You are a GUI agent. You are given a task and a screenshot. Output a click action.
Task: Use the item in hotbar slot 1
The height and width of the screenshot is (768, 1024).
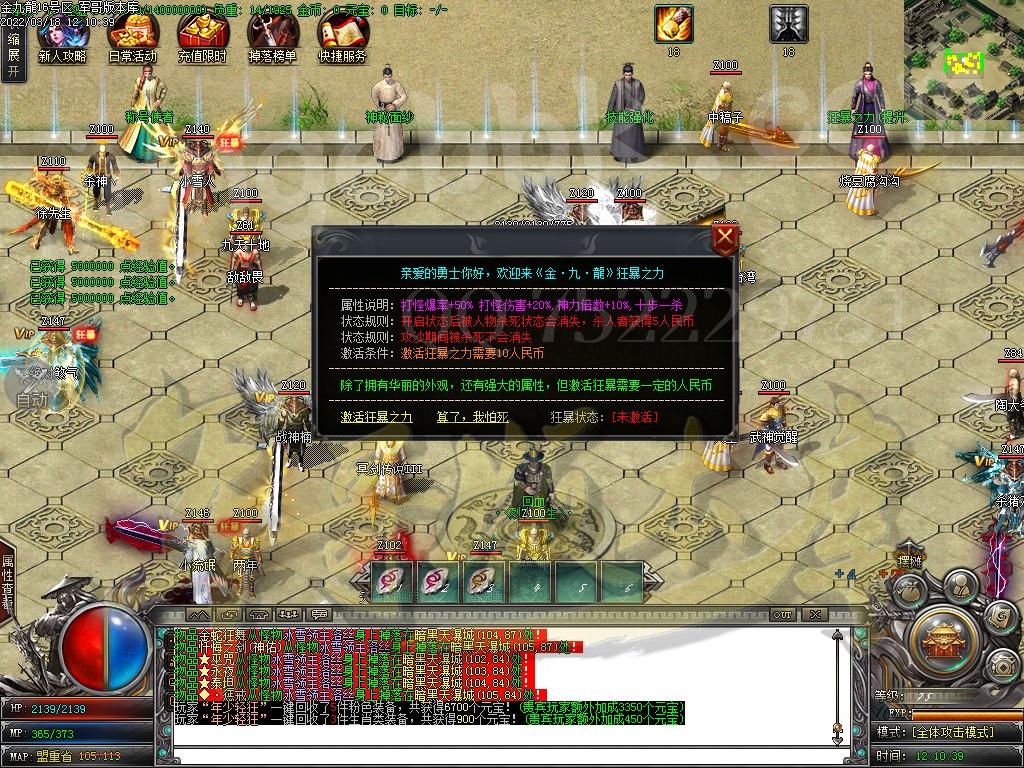pos(390,581)
